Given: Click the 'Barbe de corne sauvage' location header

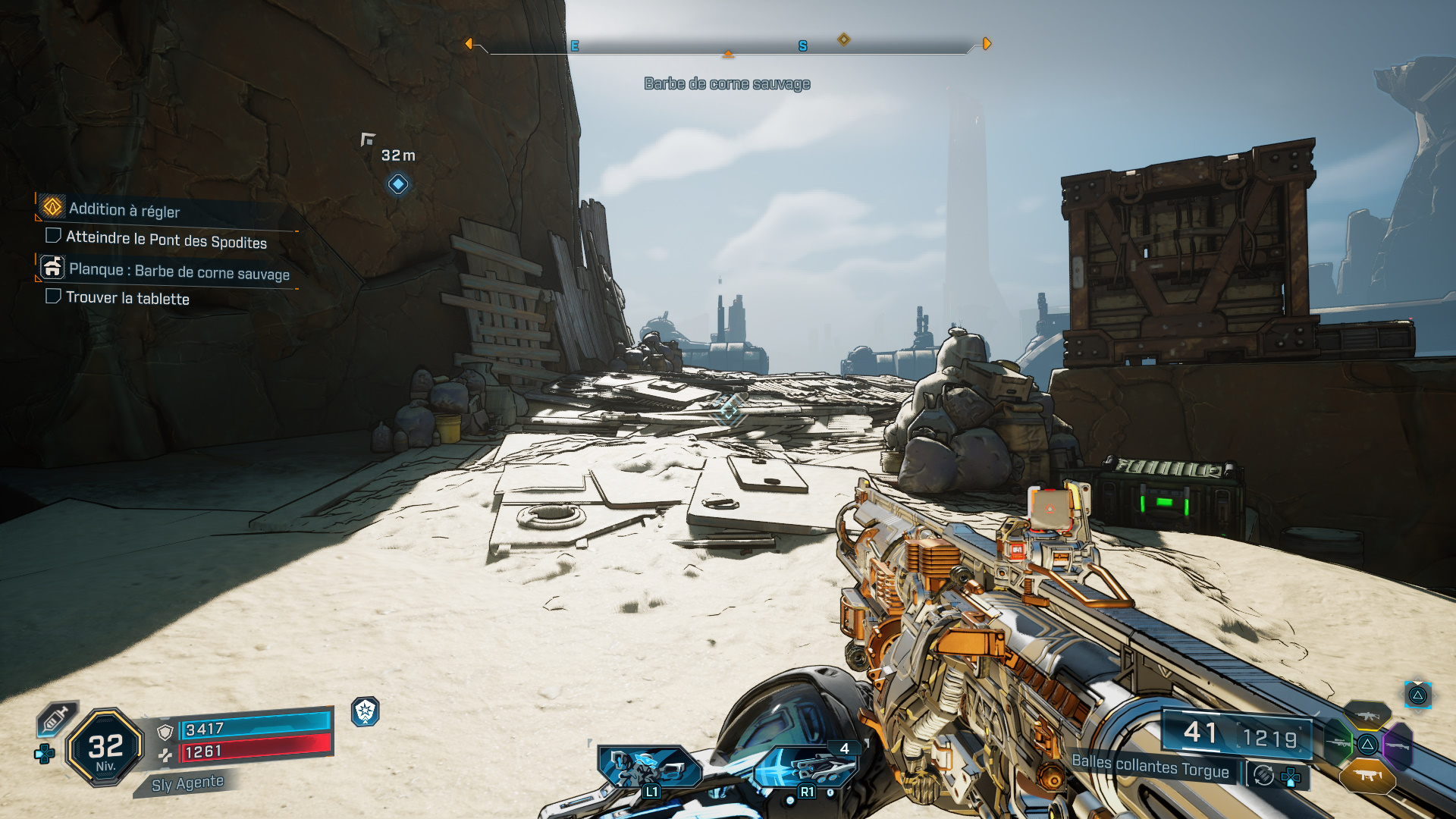Looking at the screenshot, I should pyautogui.click(x=726, y=84).
